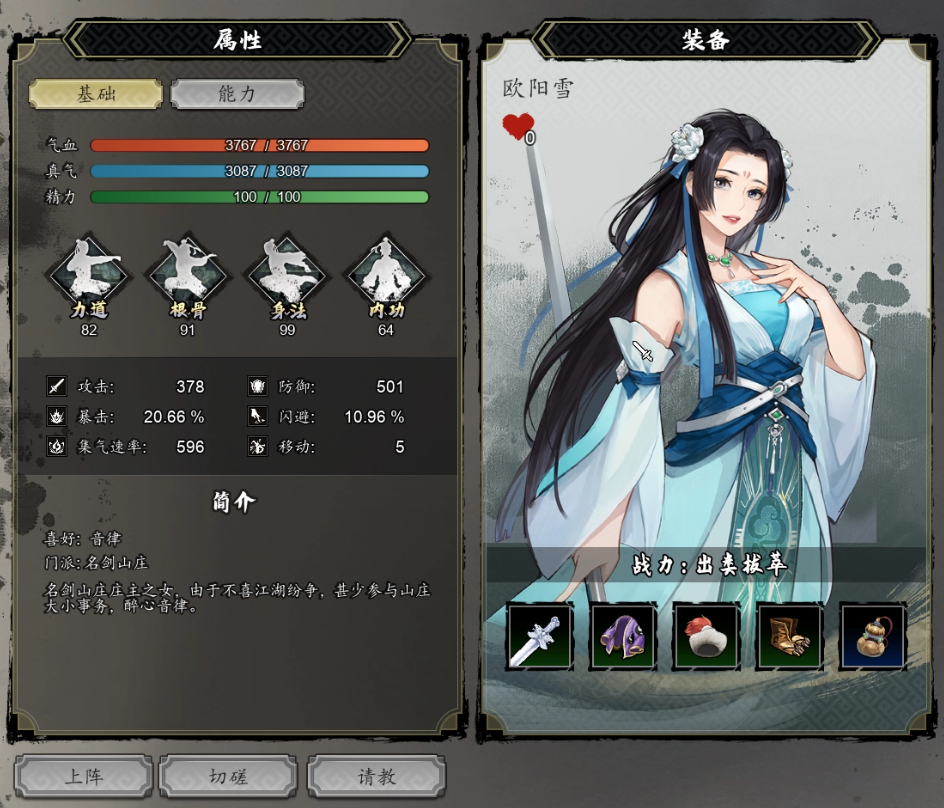Select the 根骨 attribute icon
944x808 pixels.
point(187,275)
